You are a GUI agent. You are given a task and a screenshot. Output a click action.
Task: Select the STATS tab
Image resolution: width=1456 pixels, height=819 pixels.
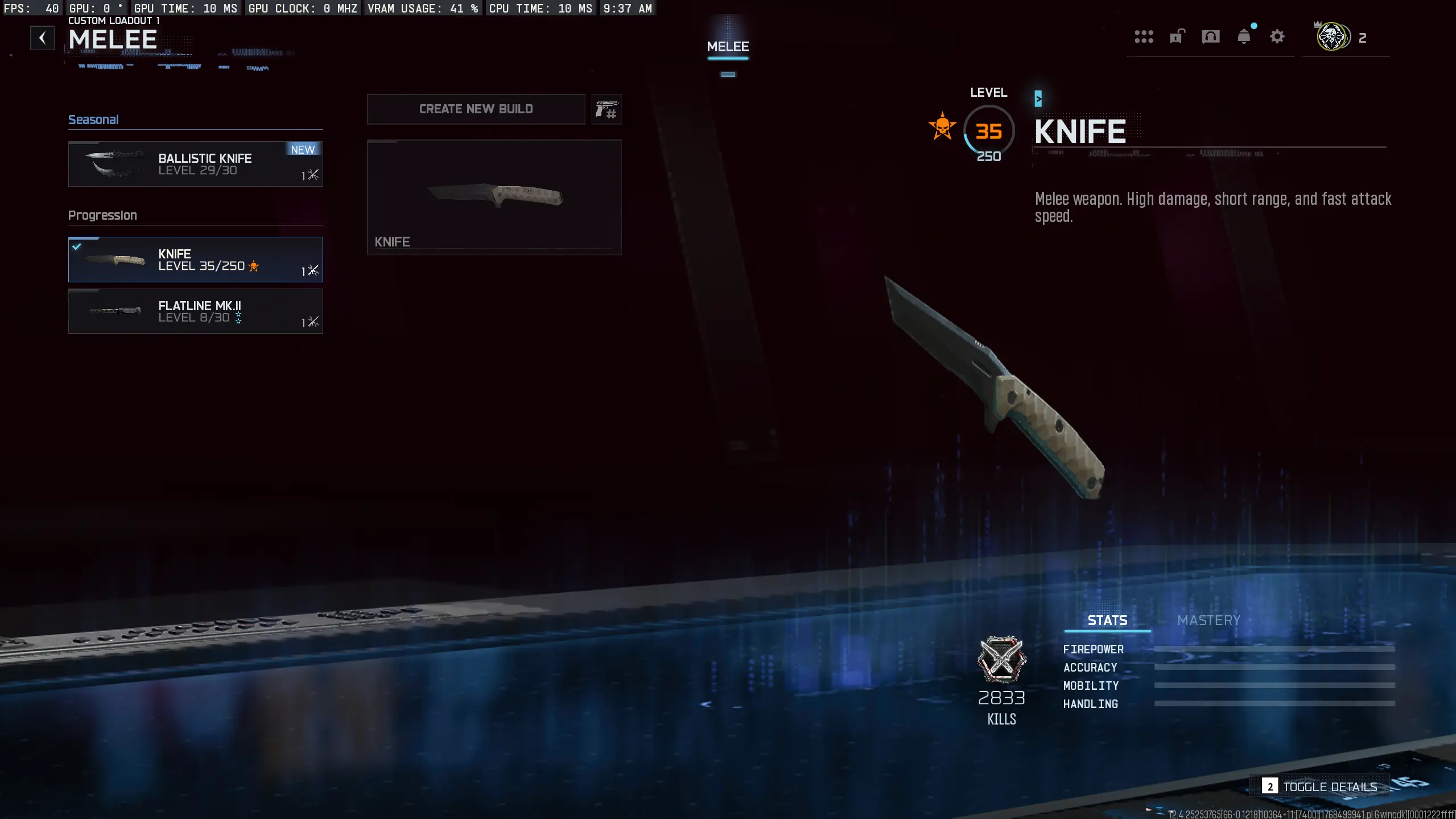(1106, 620)
